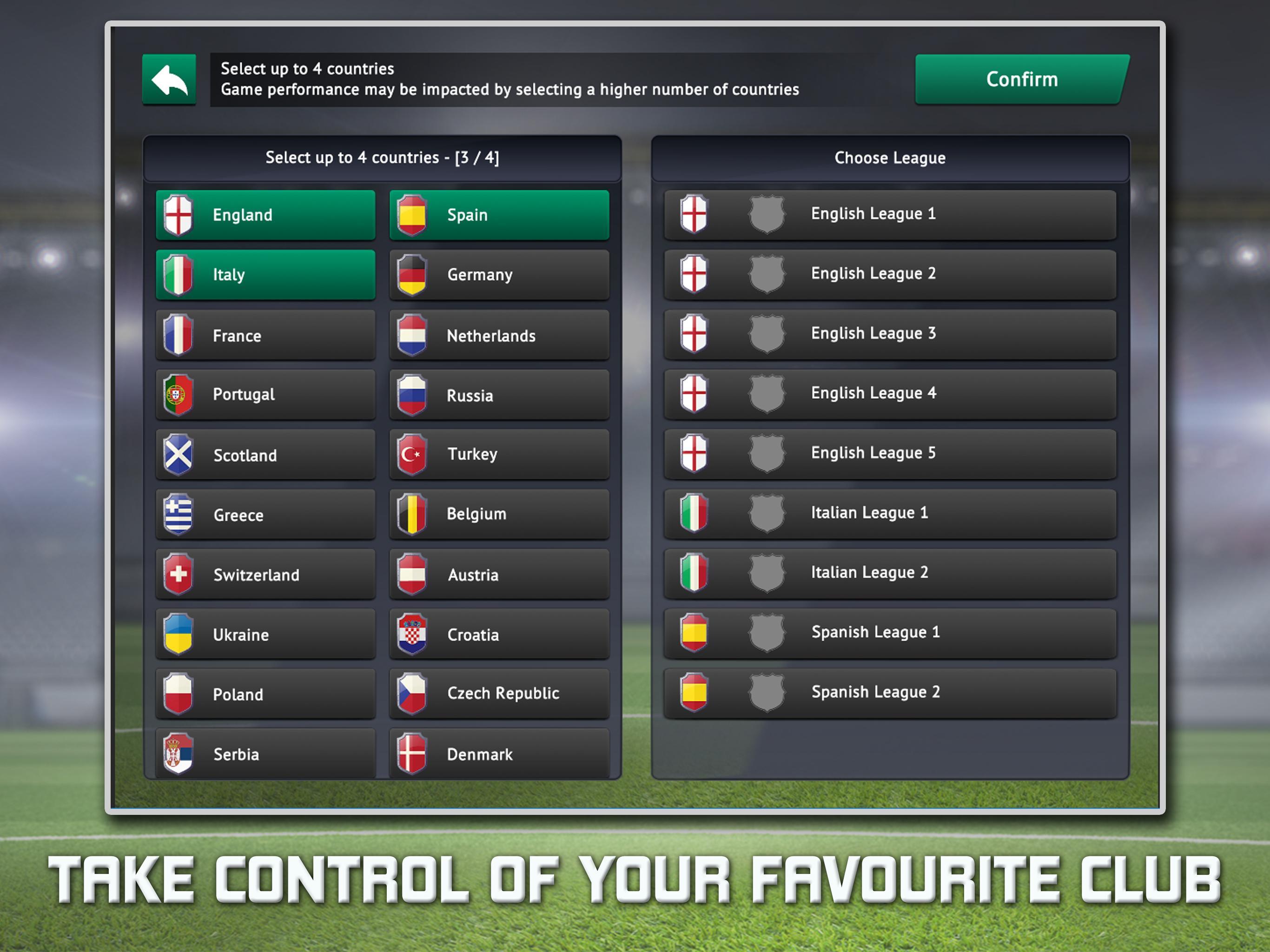Click the Italian flag icon beside Italian League 1
Image resolution: width=1270 pixels, height=952 pixels.
695,513
